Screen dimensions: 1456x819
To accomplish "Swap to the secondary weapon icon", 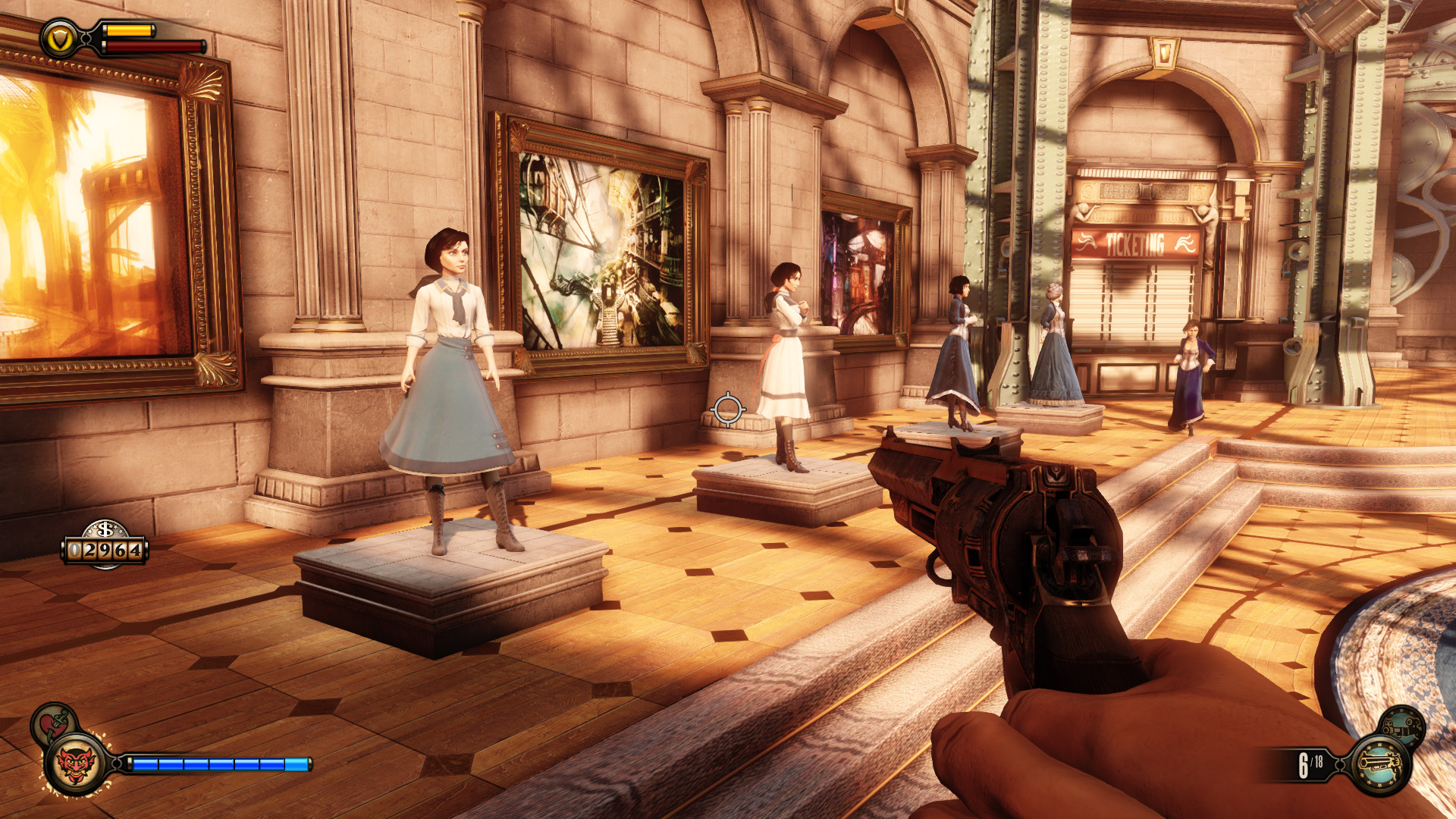I will pyautogui.click(x=1401, y=726).
